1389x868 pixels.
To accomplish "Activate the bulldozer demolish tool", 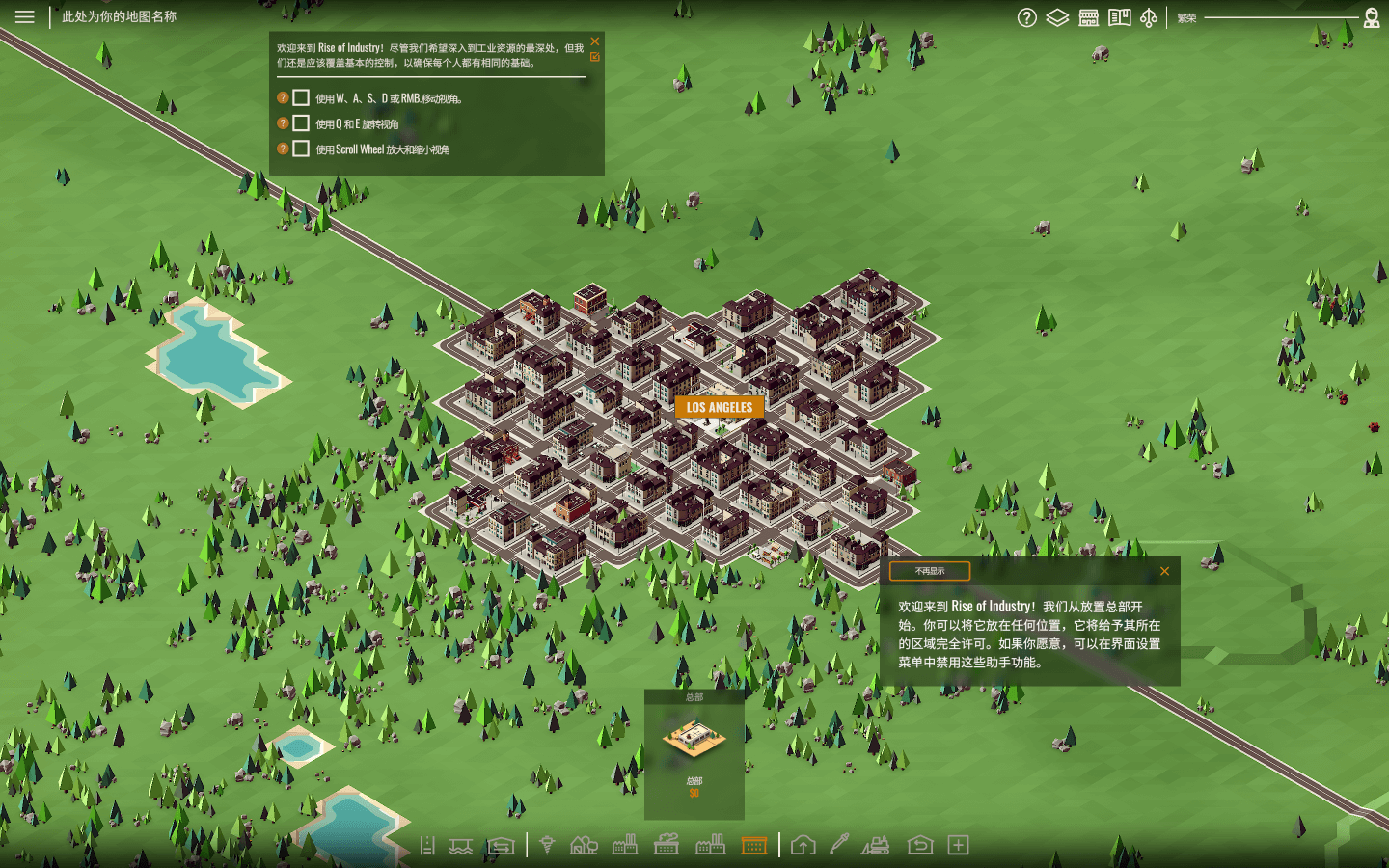I will pos(876,846).
